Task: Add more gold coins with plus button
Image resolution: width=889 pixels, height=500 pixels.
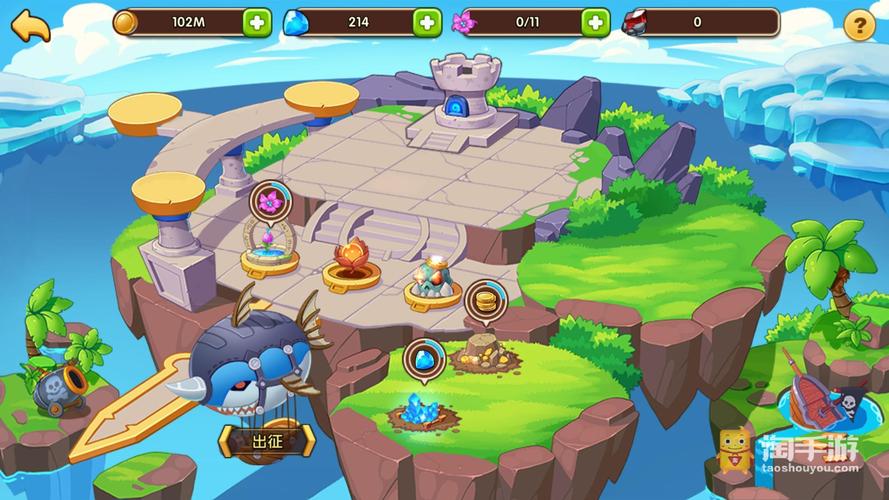Action: tap(257, 22)
